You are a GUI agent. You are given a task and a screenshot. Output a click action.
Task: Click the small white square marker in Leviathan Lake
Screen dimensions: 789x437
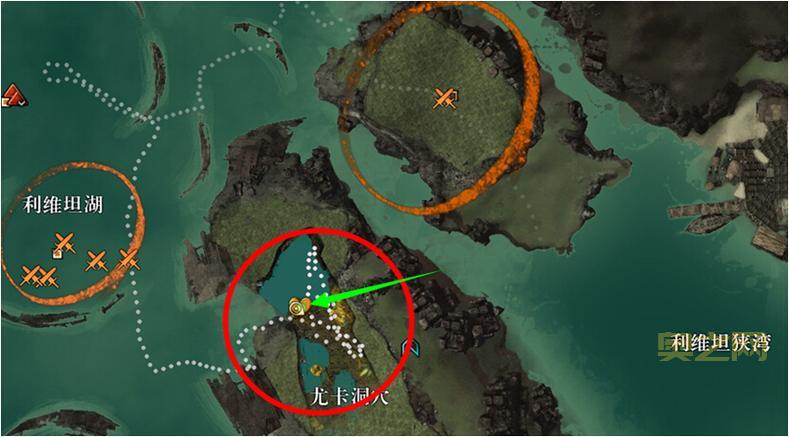point(59,254)
